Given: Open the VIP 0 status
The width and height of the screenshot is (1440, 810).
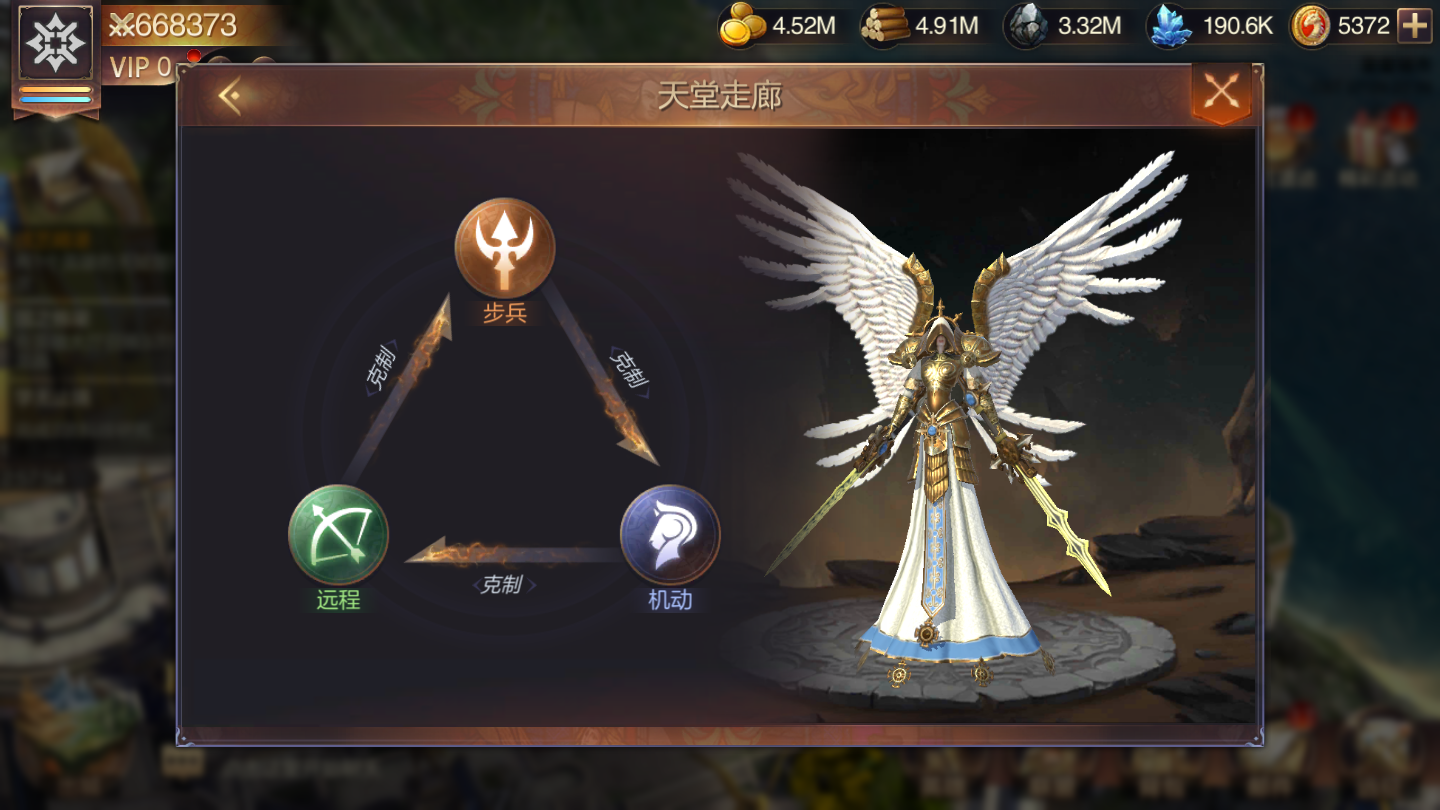Looking at the screenshot, I should point(140,68).
